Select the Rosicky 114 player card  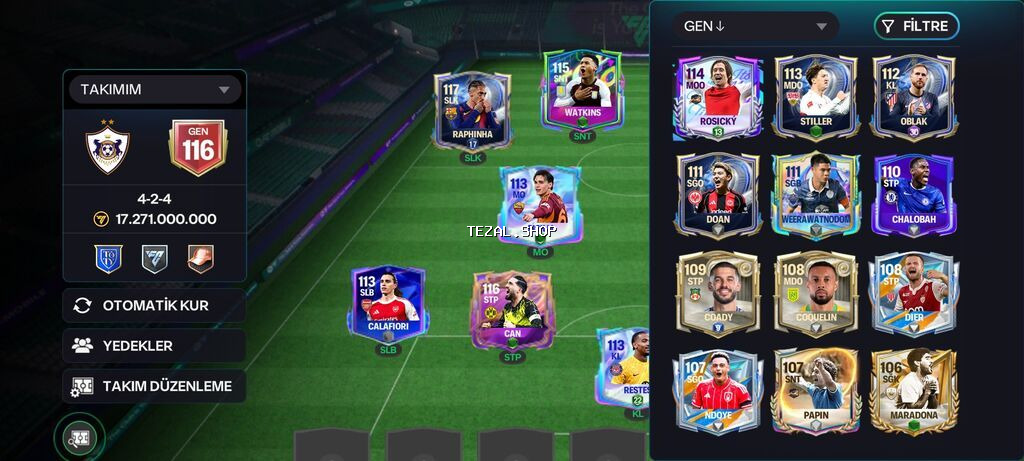pyautogui.click(x=720, y=97)
